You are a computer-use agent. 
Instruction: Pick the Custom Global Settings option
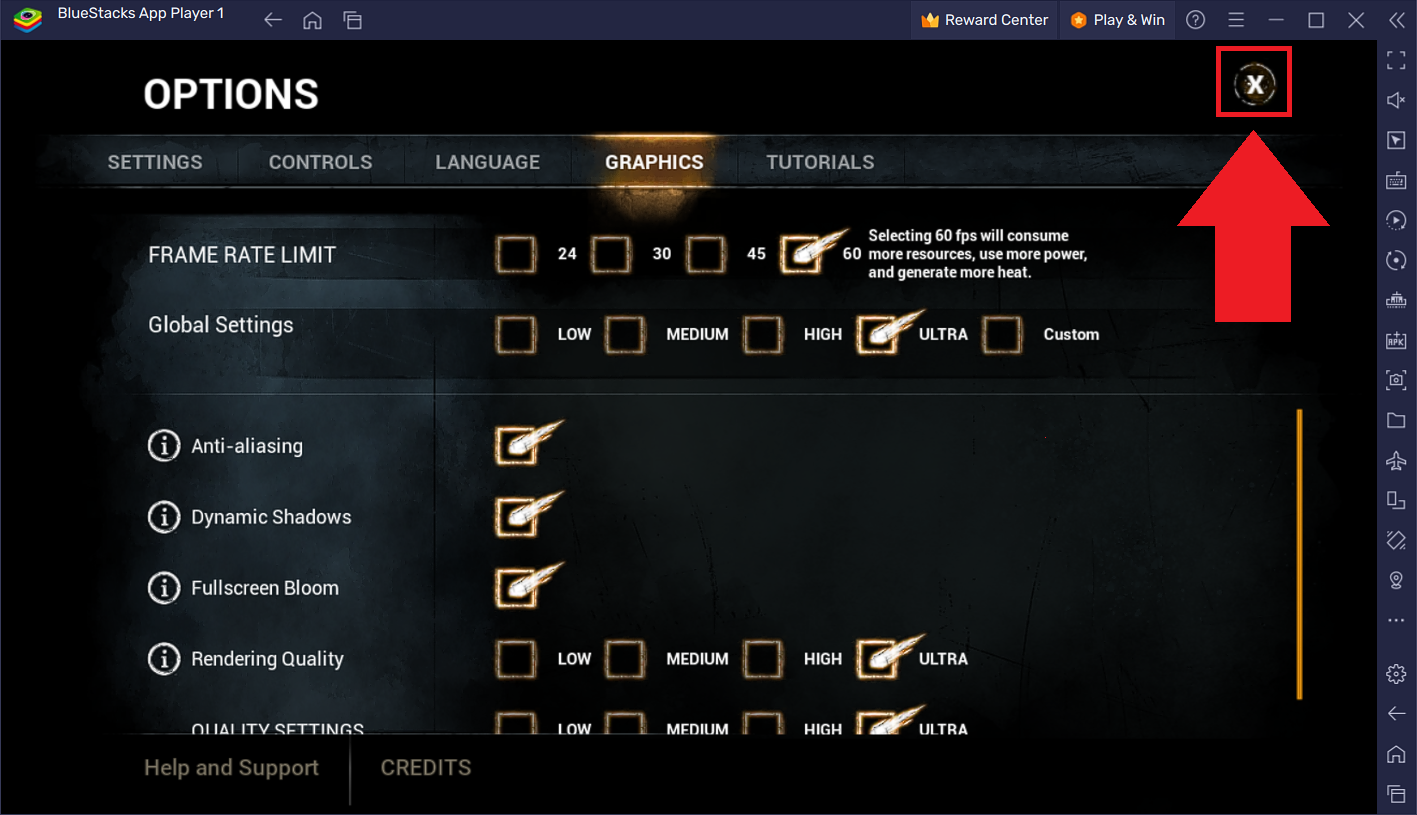[x=1002, y=334]
